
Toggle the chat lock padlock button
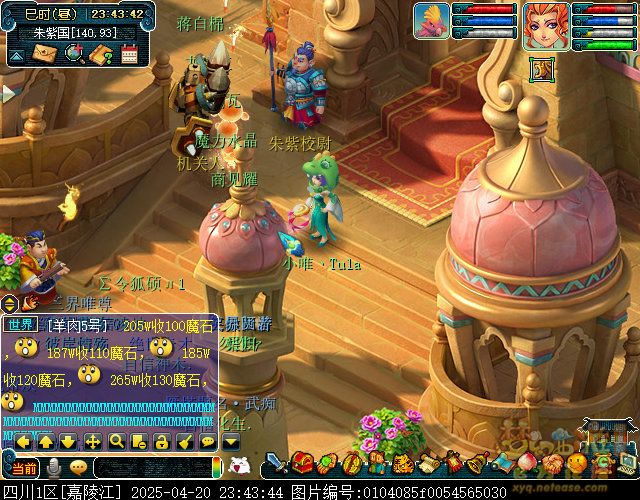[x=162, y=441]
